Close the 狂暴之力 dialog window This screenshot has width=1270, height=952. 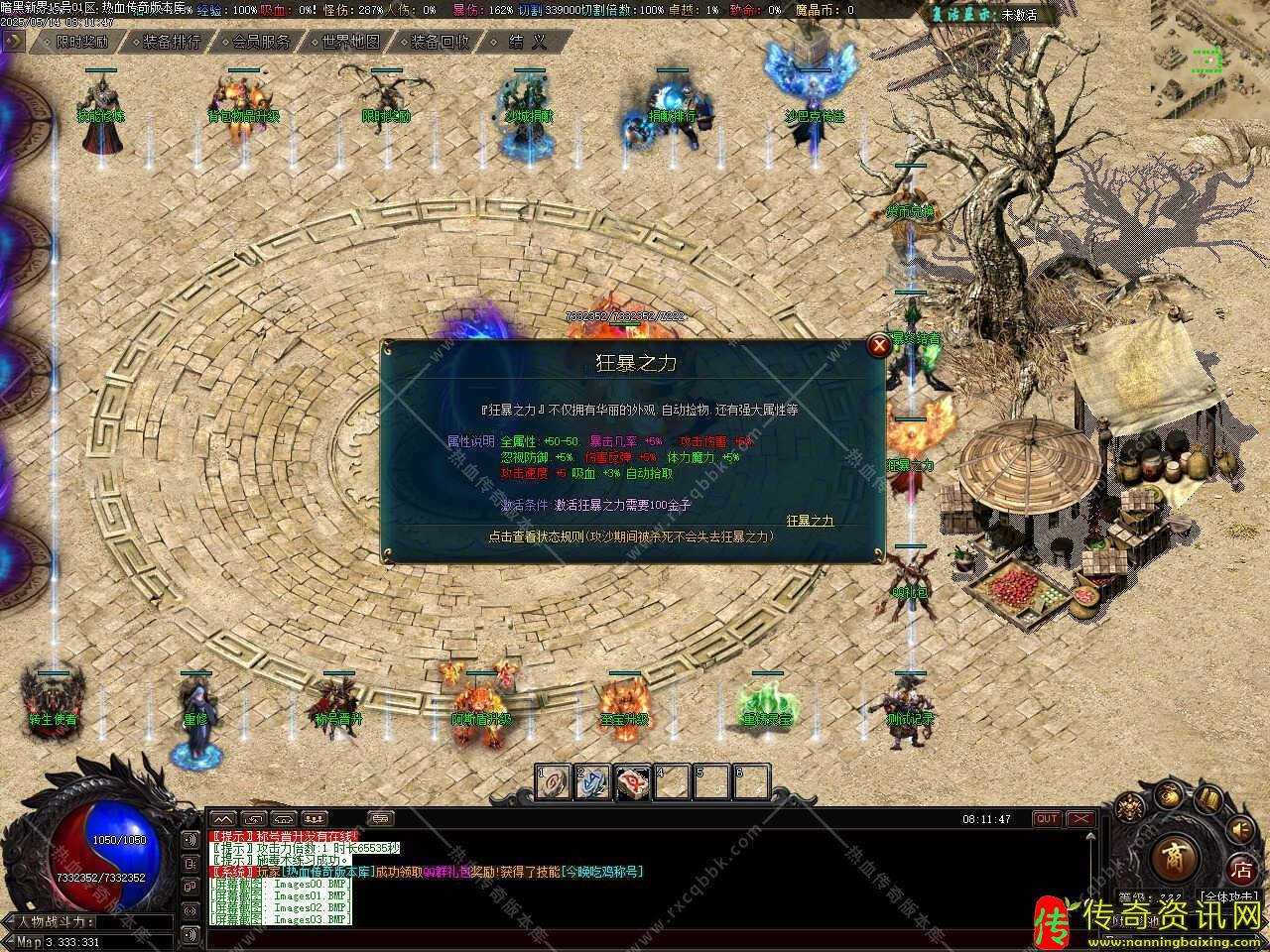pyautogui.click(x=879, y=346)
